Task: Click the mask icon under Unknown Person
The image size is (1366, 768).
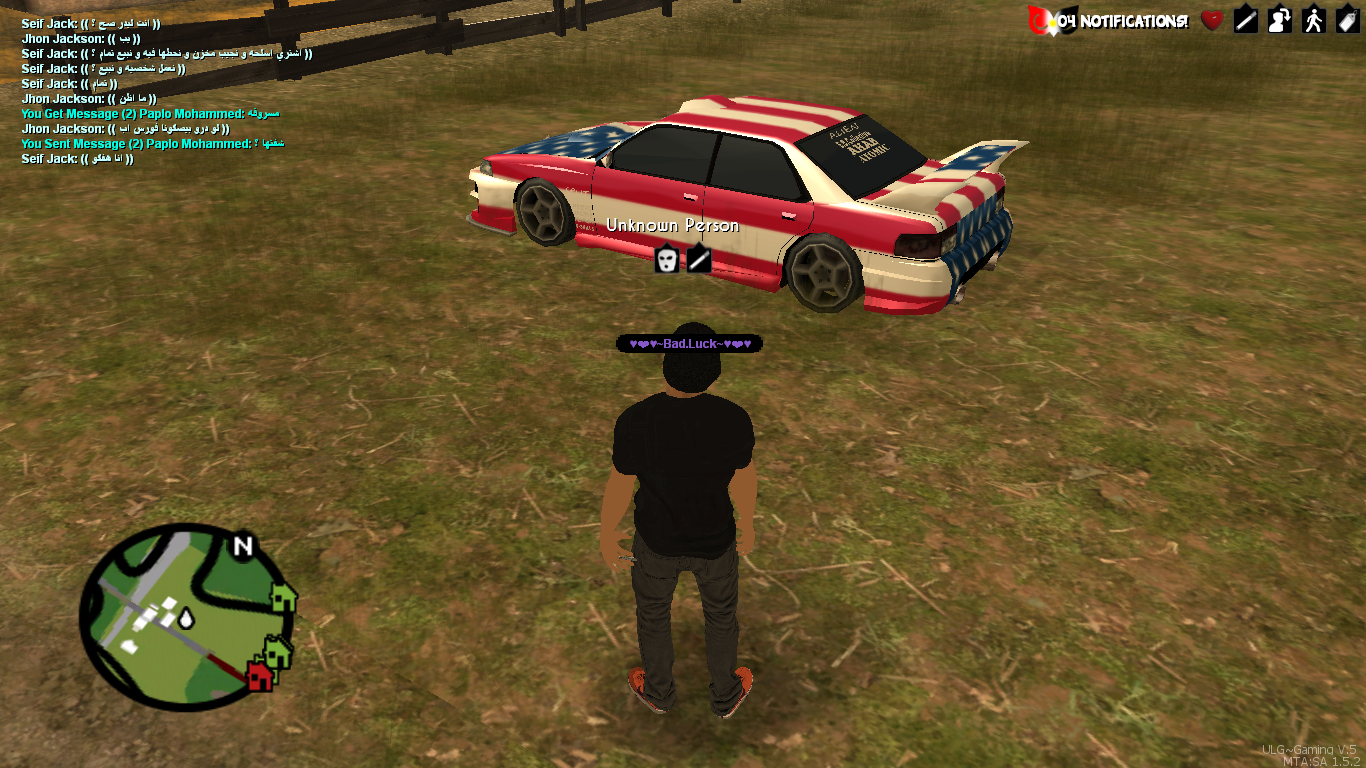Action: pos(667,260)
